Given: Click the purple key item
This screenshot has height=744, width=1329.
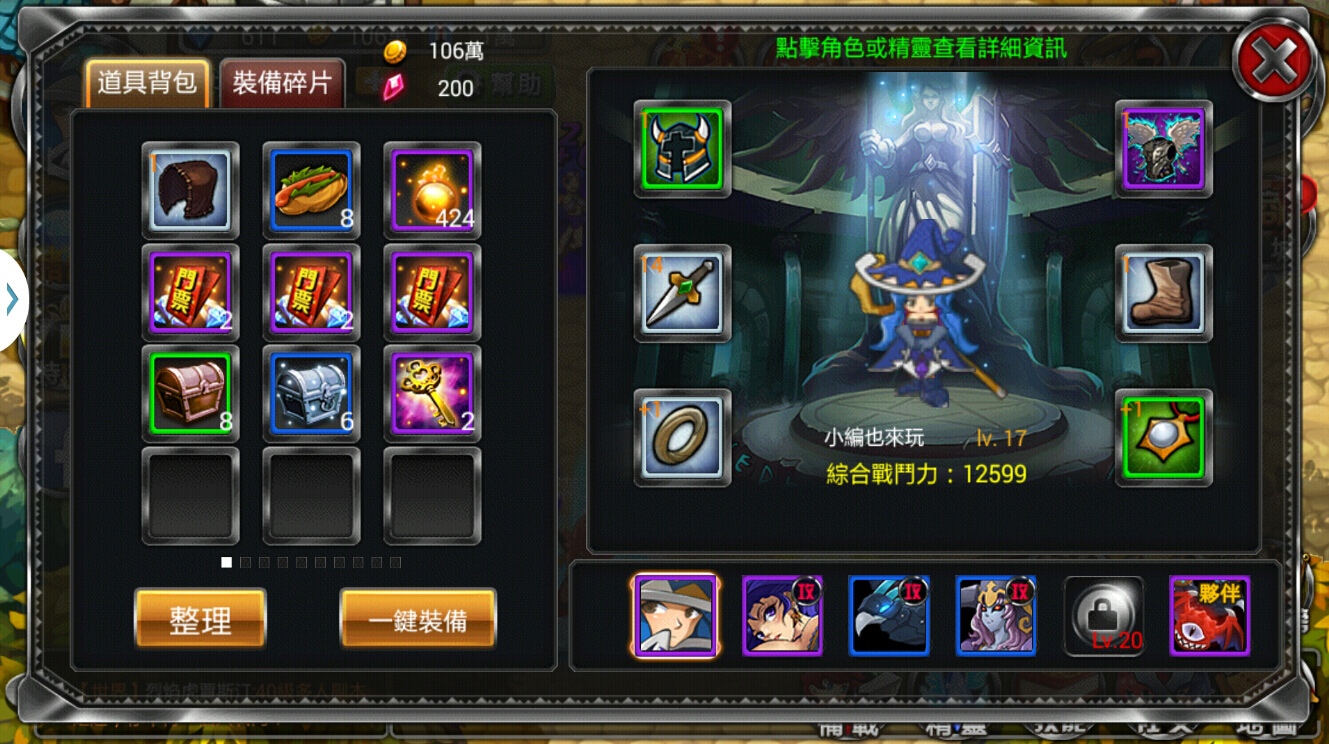Looking at the screenshot, I should [431, 392].
